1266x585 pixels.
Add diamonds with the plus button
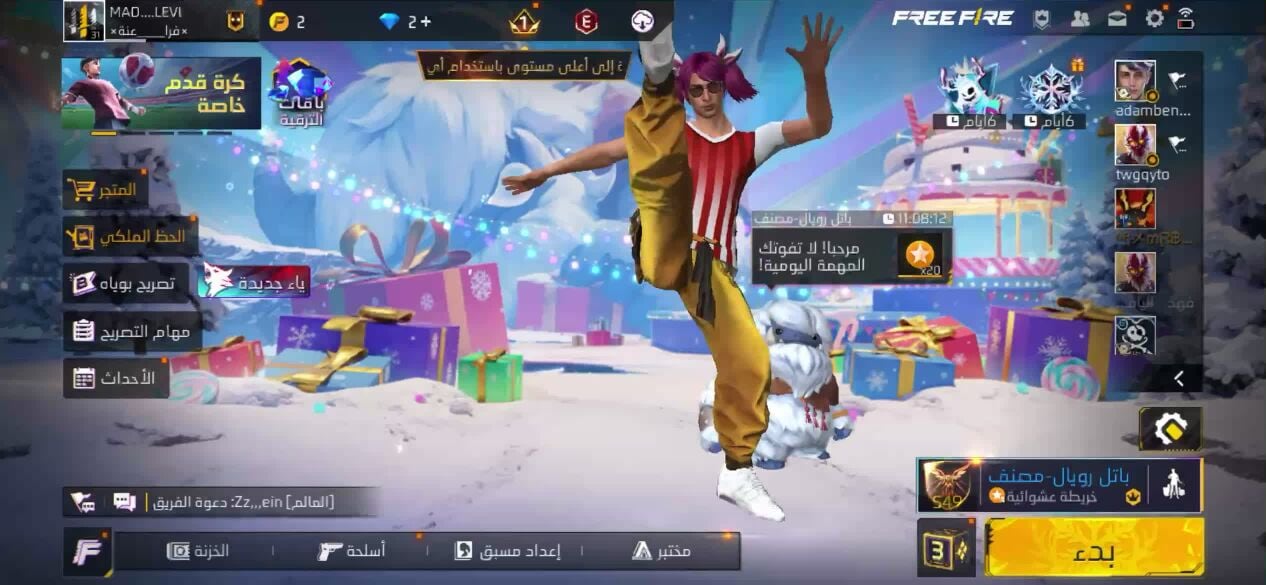click(425, 21)
